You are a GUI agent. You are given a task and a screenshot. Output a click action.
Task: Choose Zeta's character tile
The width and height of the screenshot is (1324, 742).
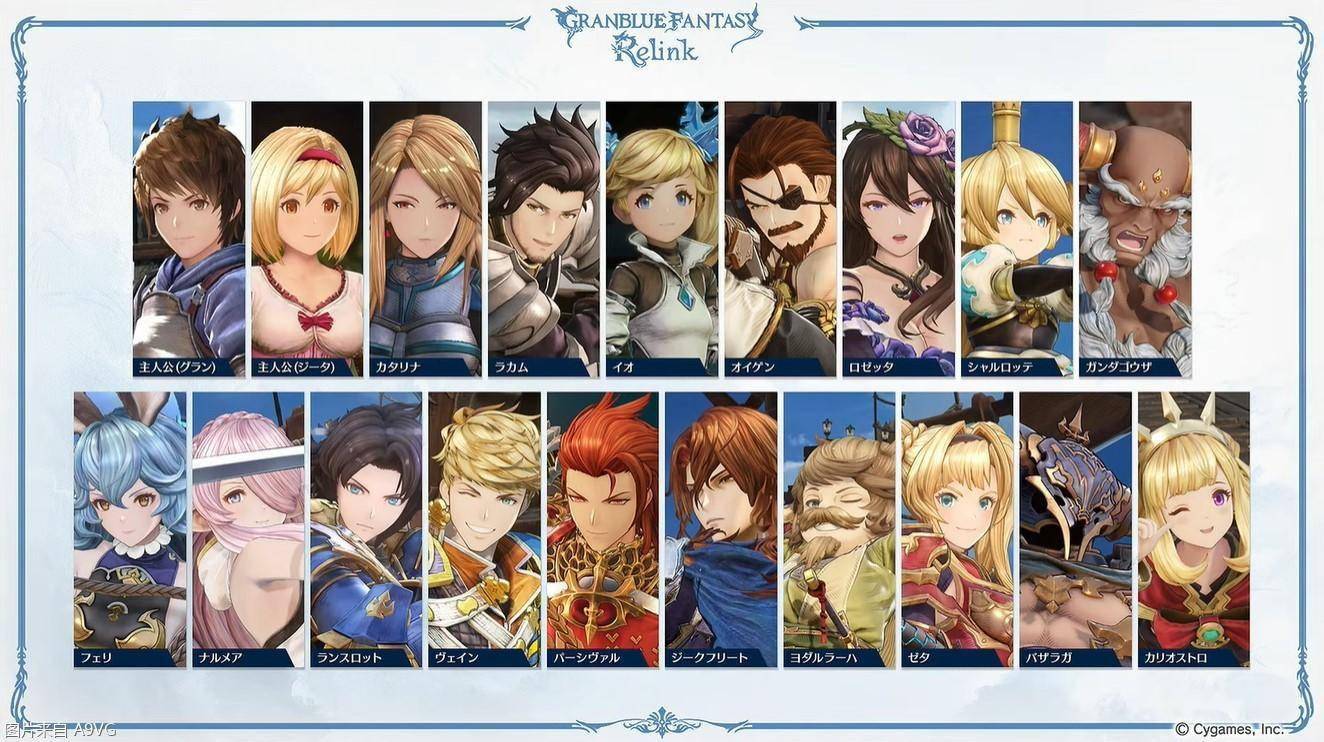(x=958, y=528)
